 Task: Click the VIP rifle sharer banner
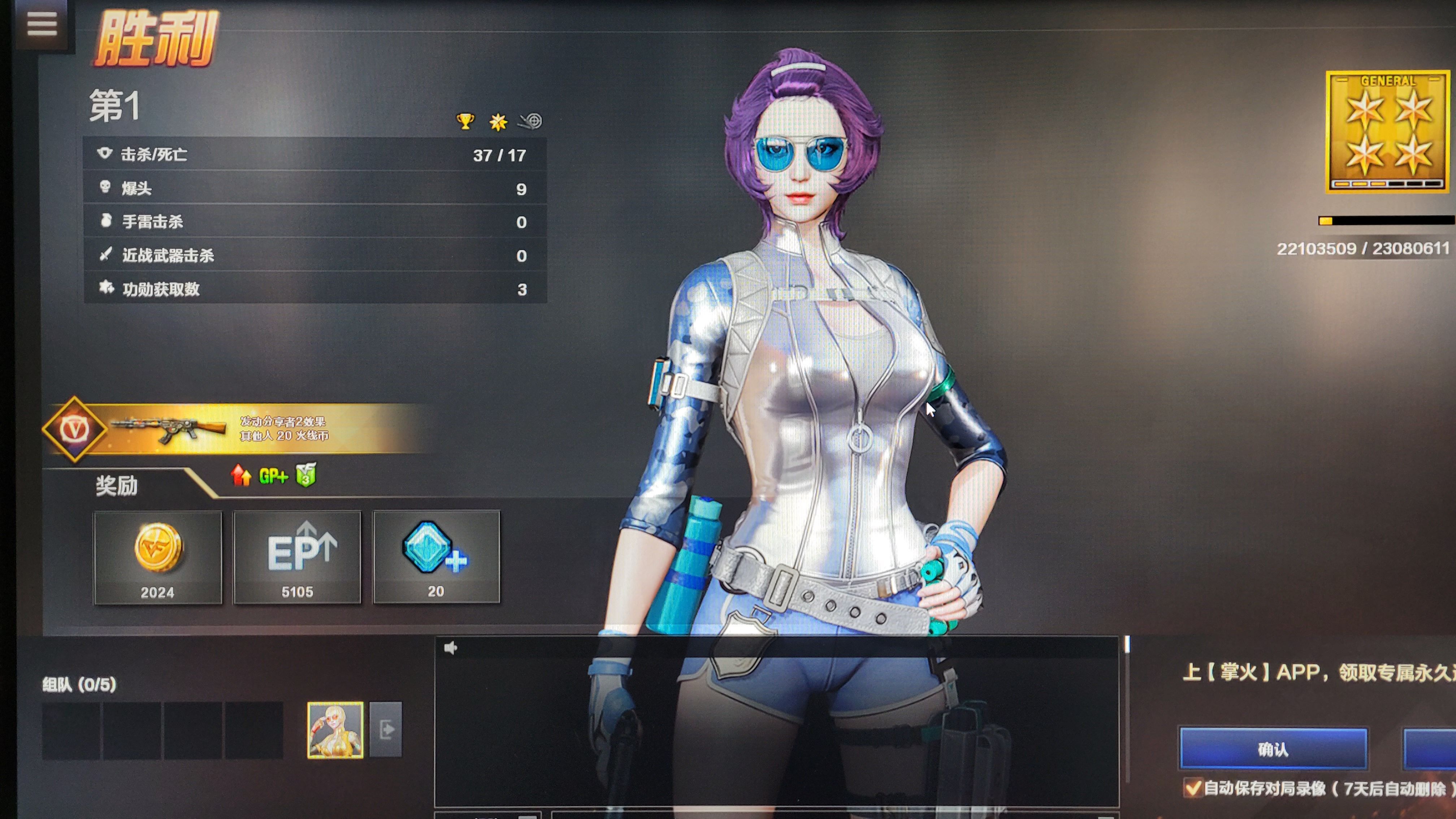[237, 428]
